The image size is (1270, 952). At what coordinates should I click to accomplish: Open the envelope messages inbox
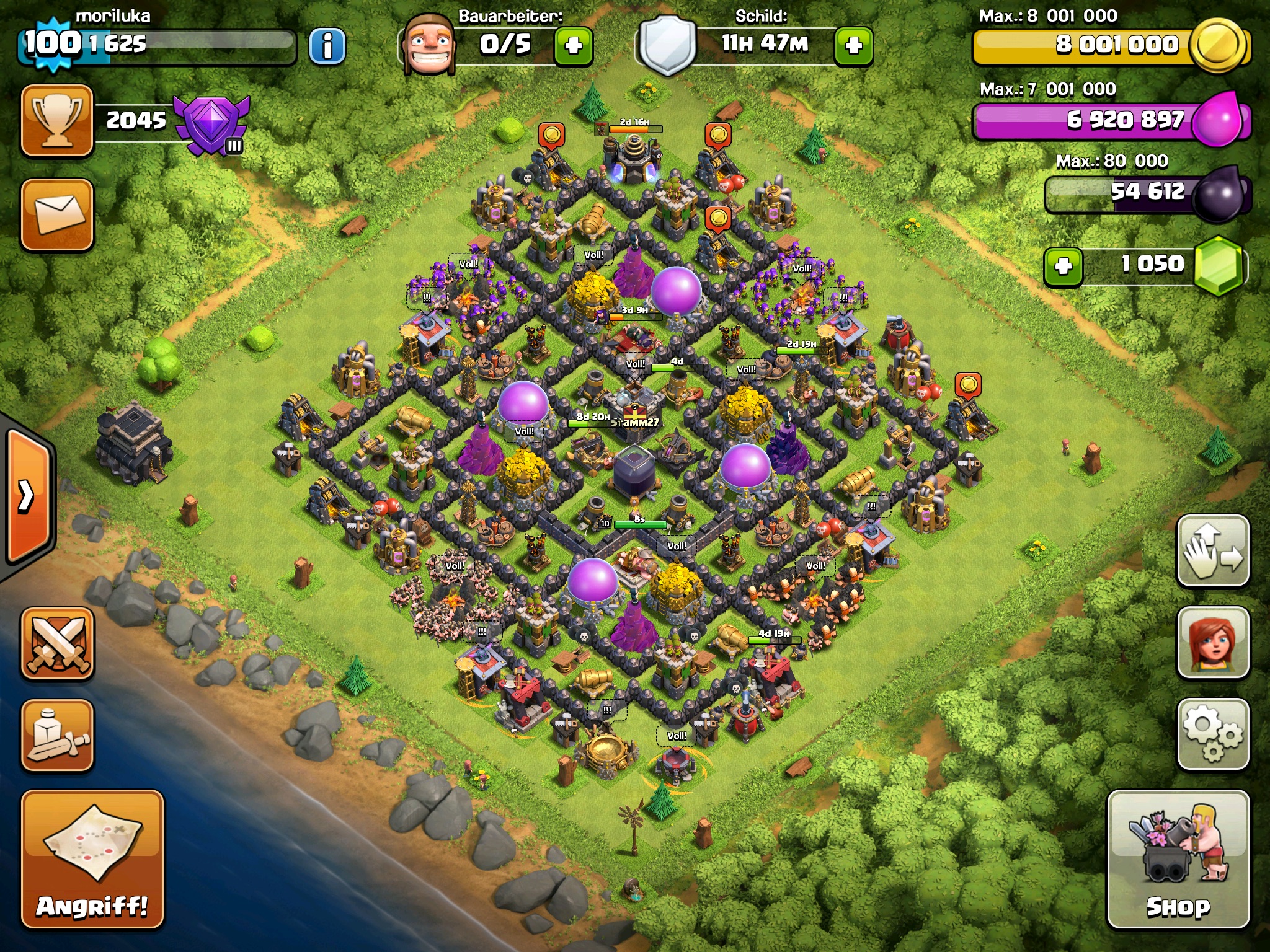pos(57,214)
